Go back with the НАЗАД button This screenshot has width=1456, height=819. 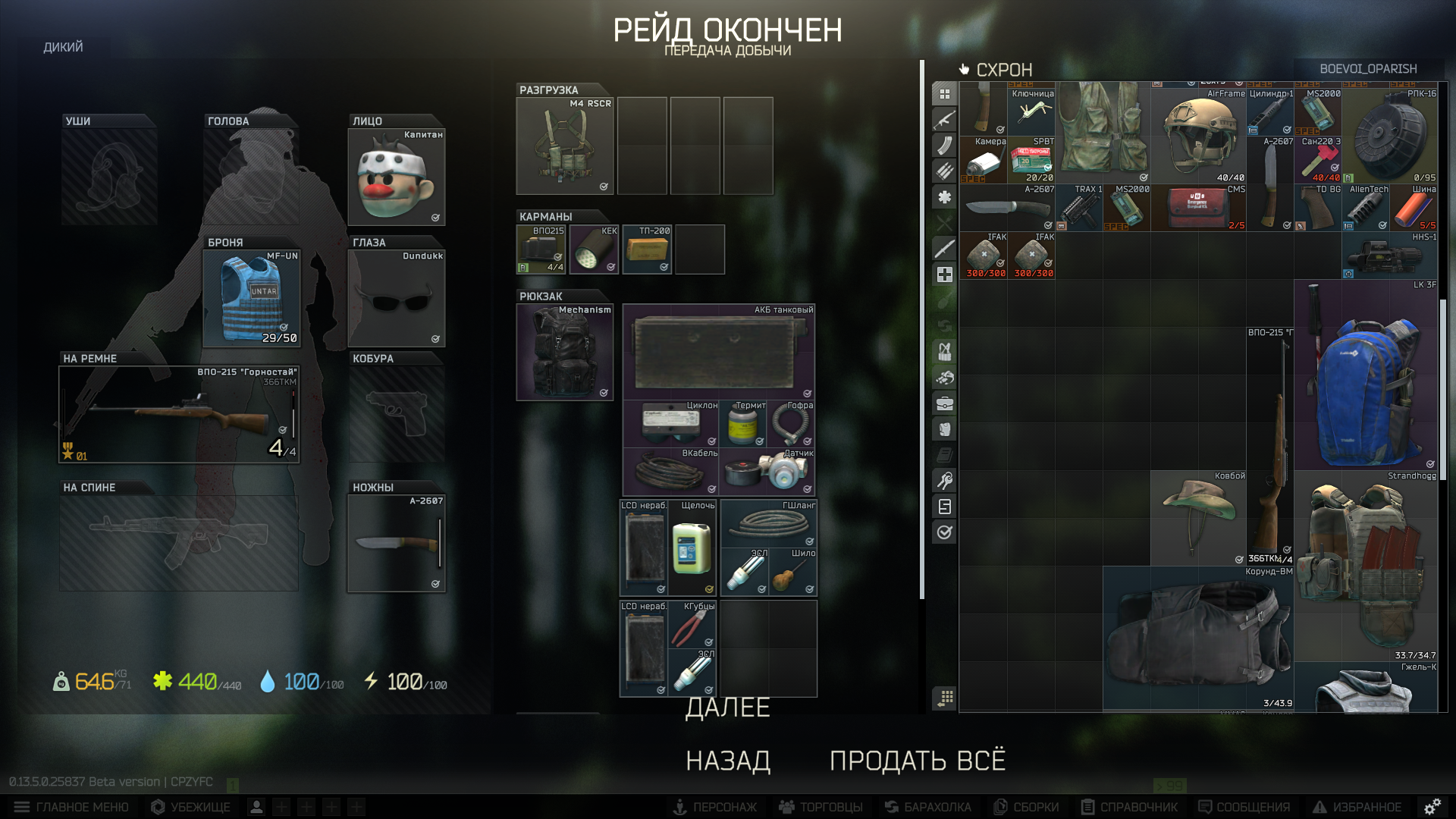coord(728,761)
